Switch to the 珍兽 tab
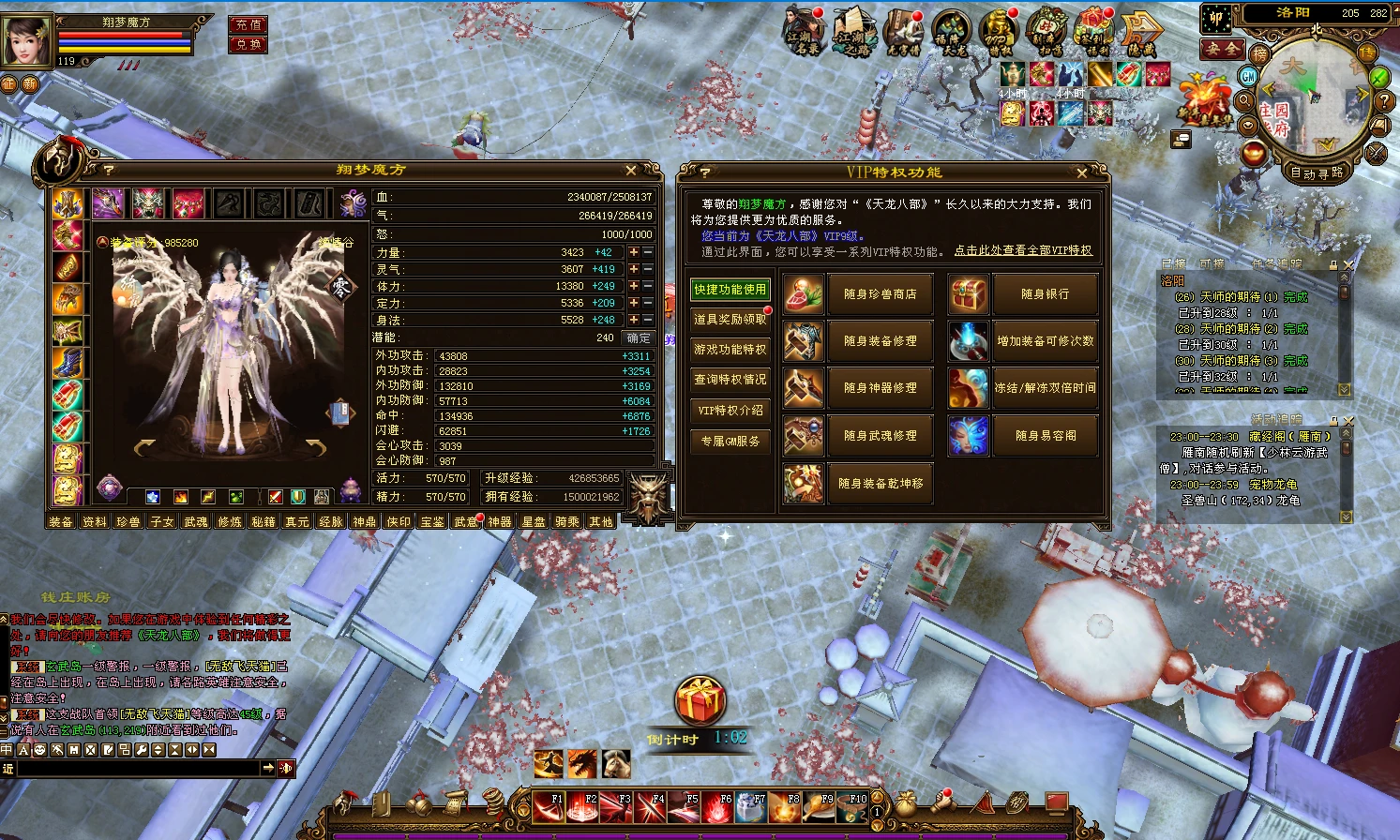1400x840 pixels. [128, 521]
